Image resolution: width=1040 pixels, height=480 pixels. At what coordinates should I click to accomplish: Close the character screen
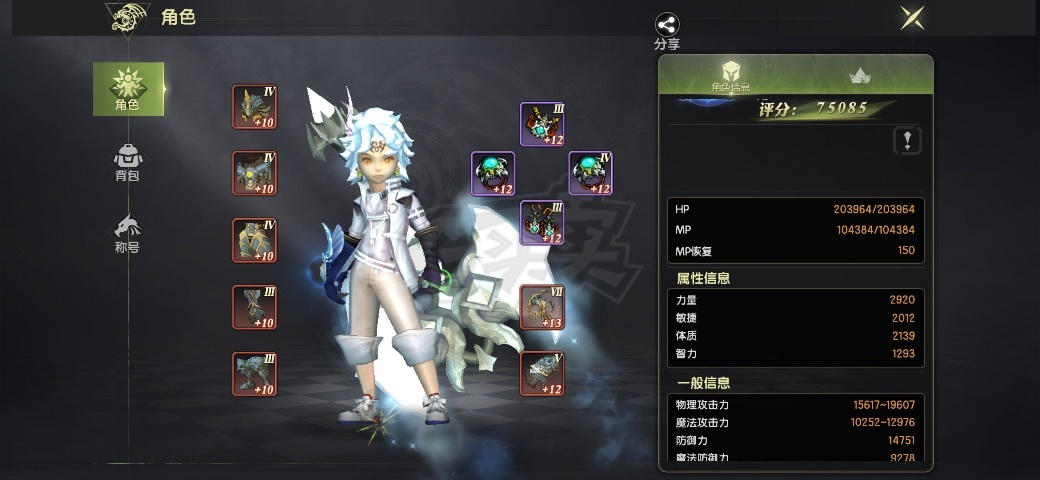[911, 17]
